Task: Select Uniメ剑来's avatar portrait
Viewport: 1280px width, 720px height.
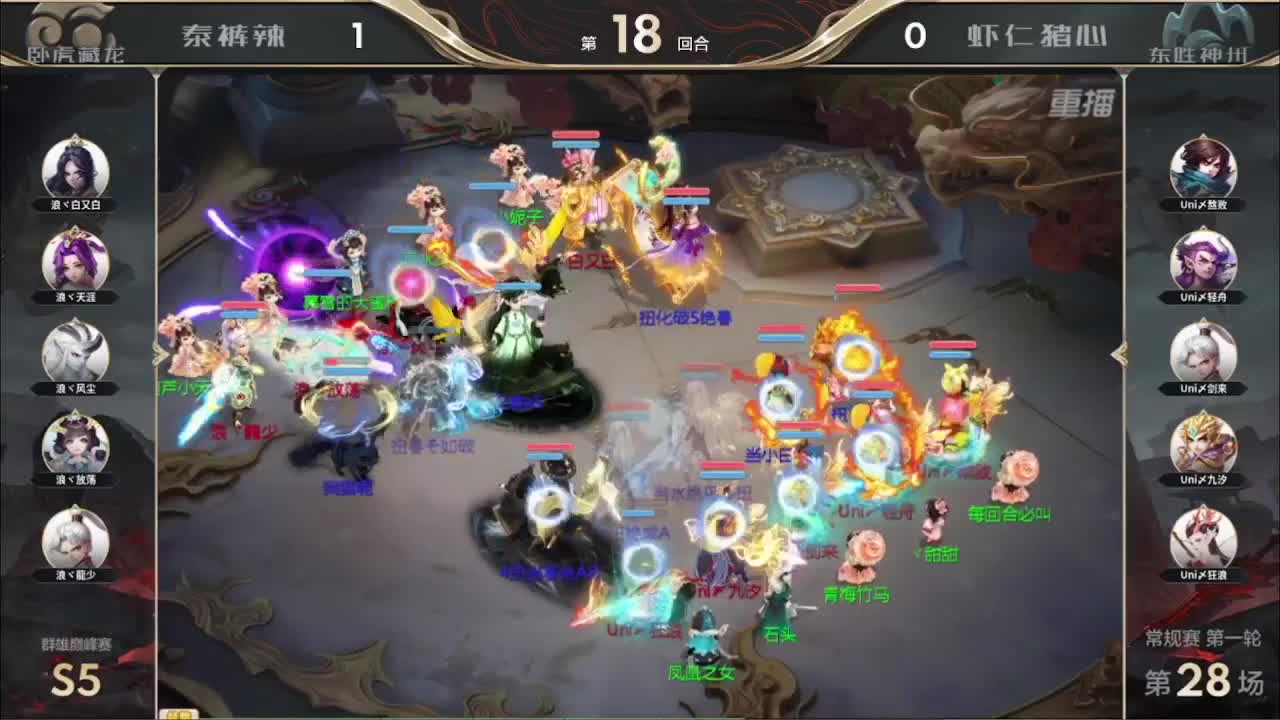Action: coord(1205,355)
